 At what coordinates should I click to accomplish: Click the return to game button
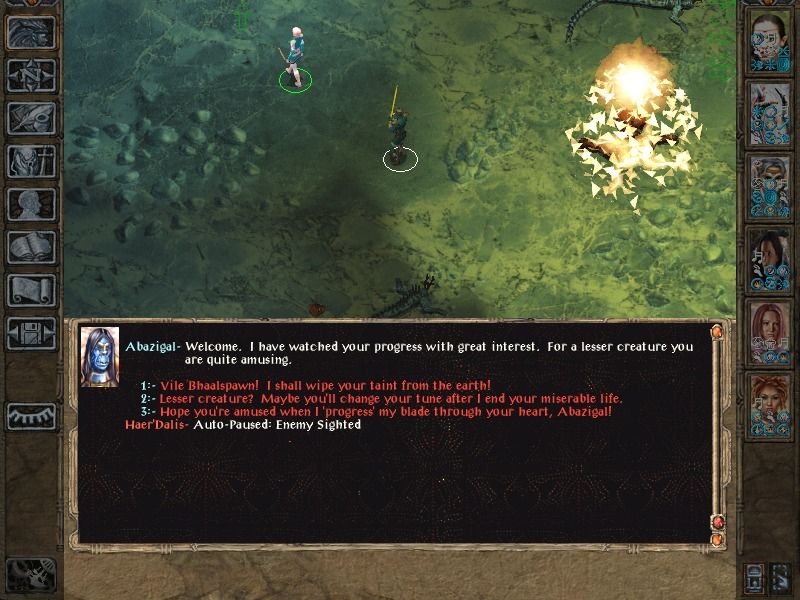(x=31, y=32)
